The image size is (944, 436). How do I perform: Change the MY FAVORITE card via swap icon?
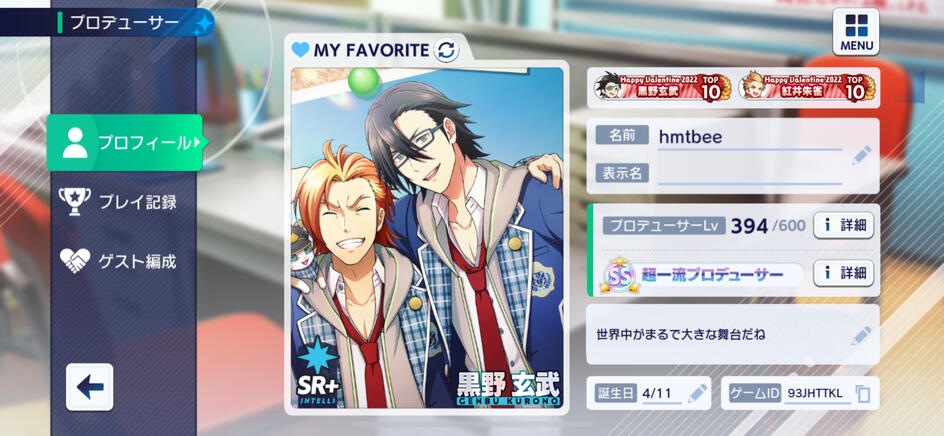[x=446, y=50]
